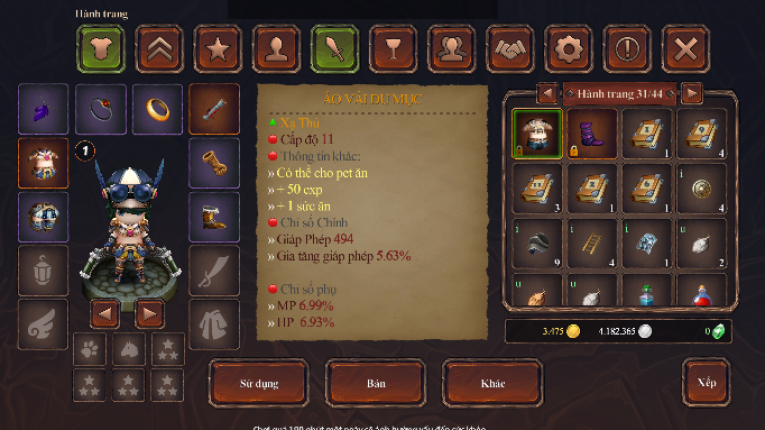Select the sword tab in the top bar
Viewport: 765px width, 430px height.
pyautogui.click(x=335, y=48)
